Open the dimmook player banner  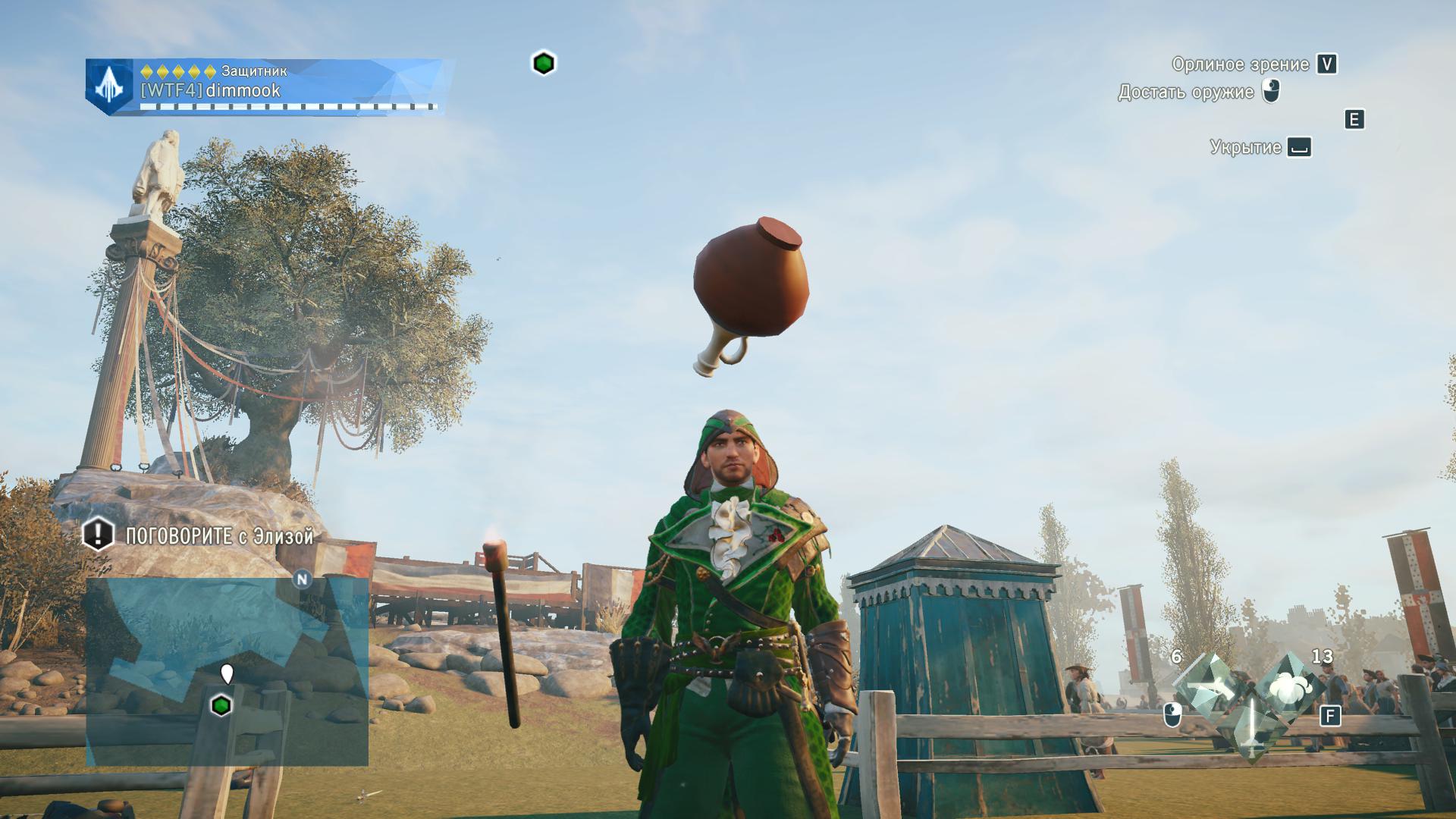point(269,86)
